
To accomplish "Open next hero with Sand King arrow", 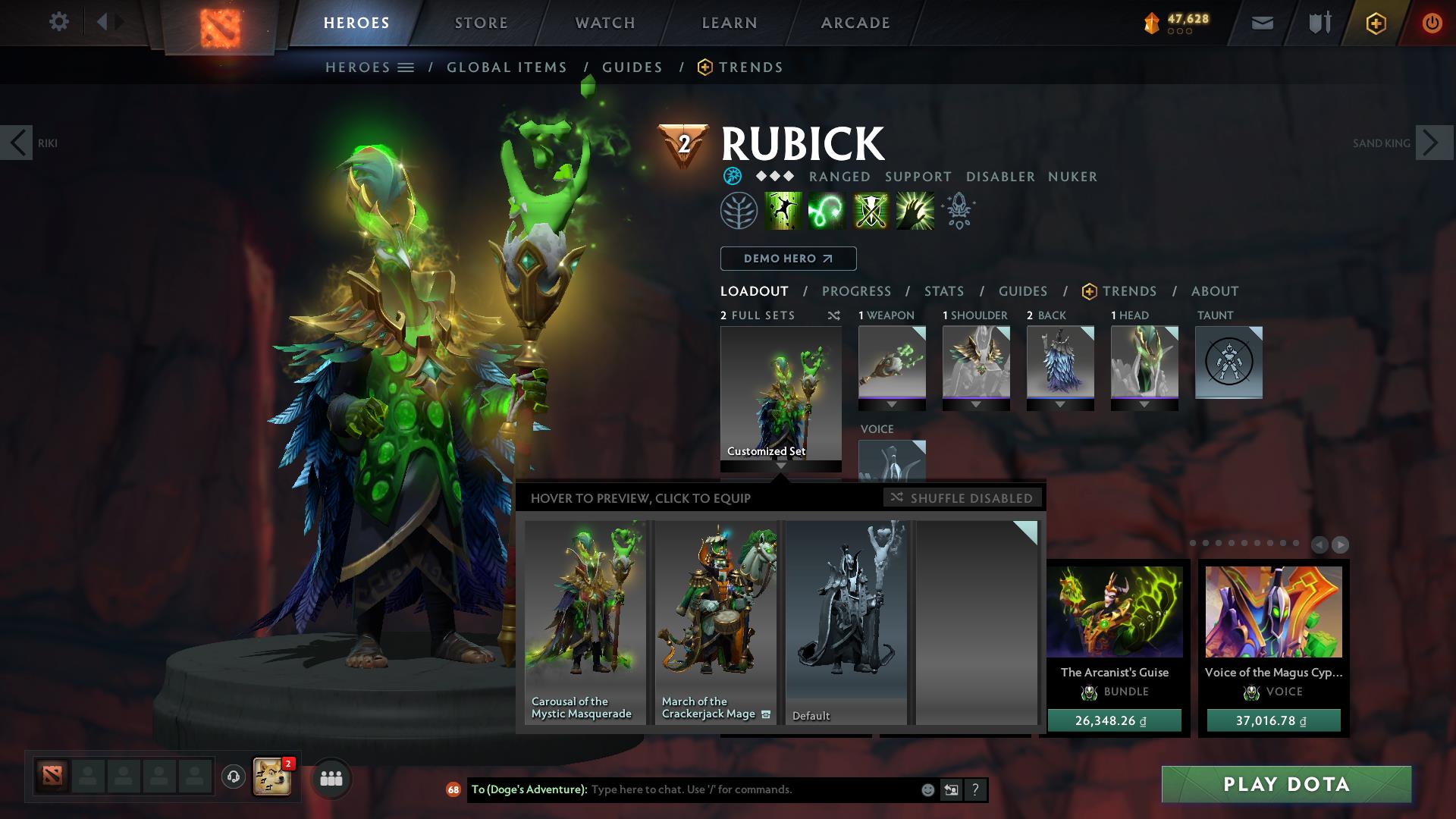I will pos(1432,142).
